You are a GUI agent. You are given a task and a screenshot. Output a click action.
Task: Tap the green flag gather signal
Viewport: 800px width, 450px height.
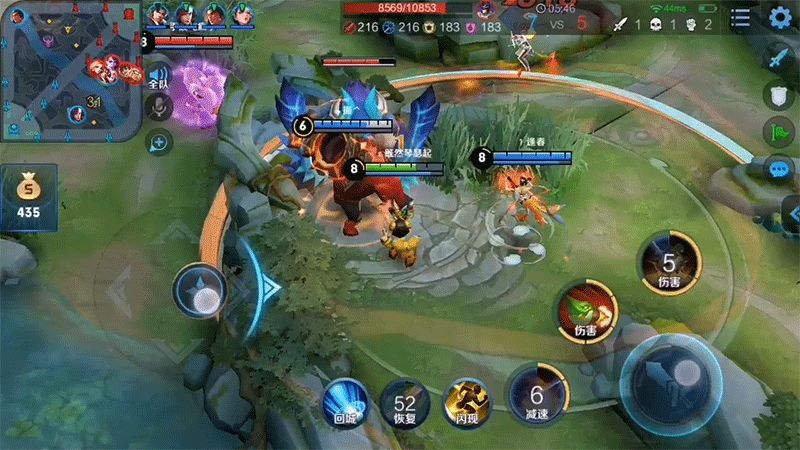pyautogui.click(x=779, y=131)
